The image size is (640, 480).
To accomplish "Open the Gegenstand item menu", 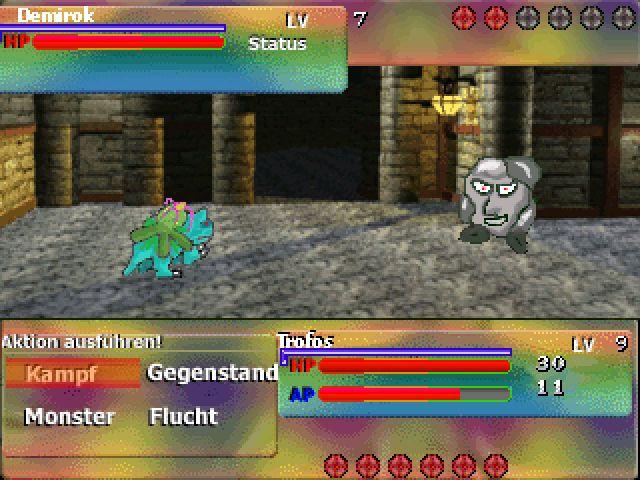I will click(x=212, y=373).
